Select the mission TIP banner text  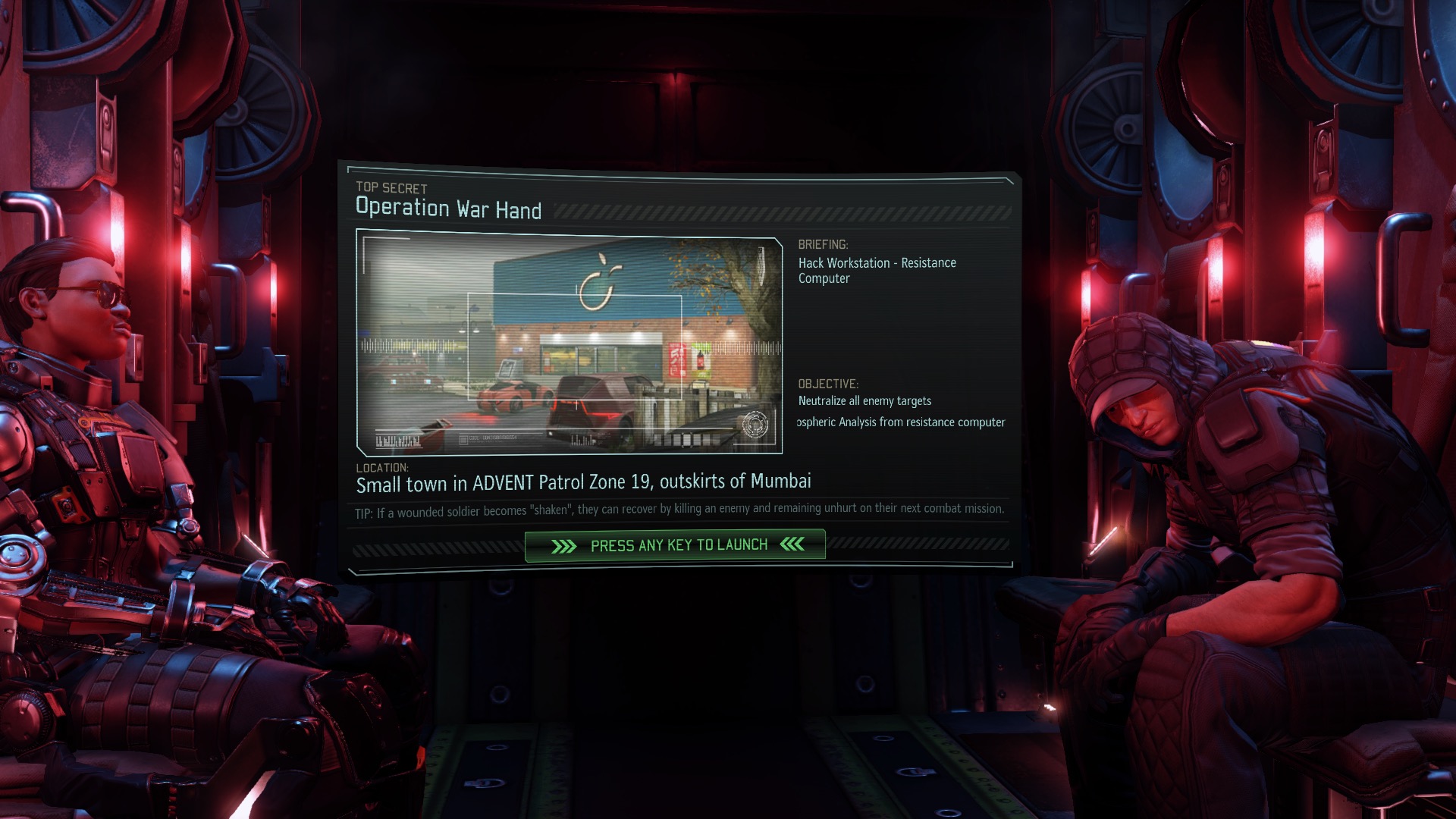[682, 511]
